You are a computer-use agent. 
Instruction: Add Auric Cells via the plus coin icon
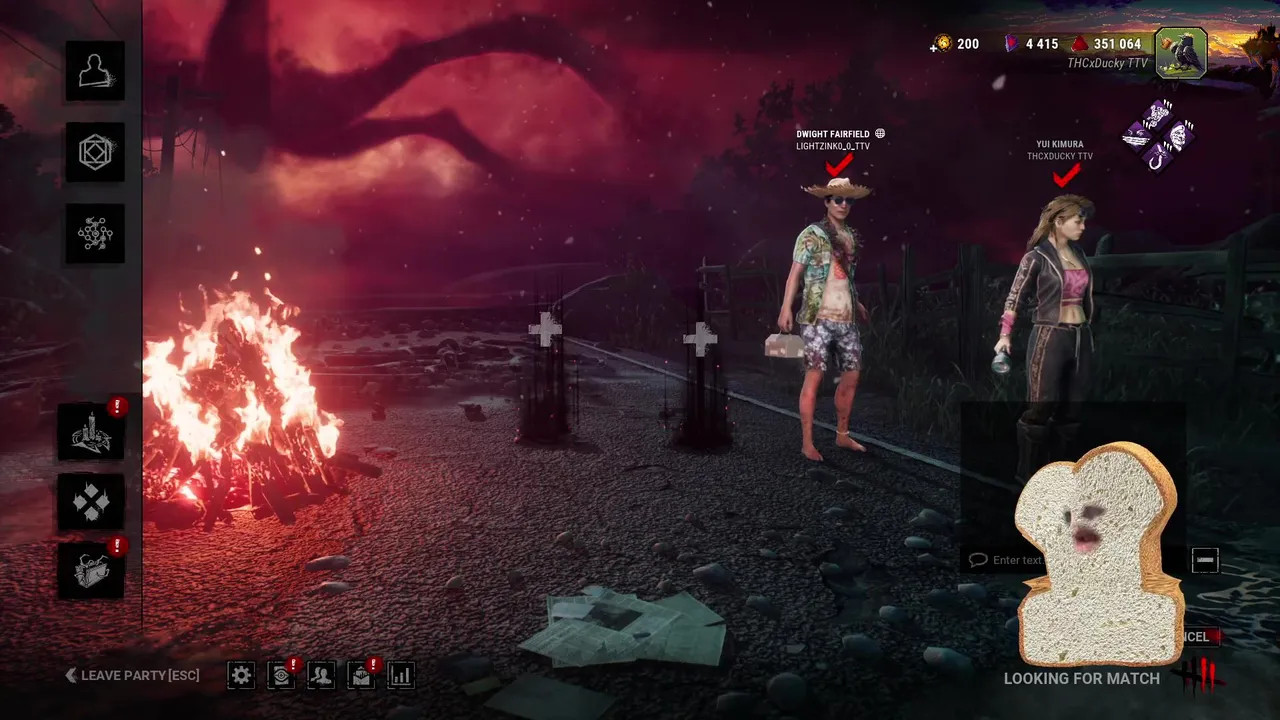click(x=940, y=44)
